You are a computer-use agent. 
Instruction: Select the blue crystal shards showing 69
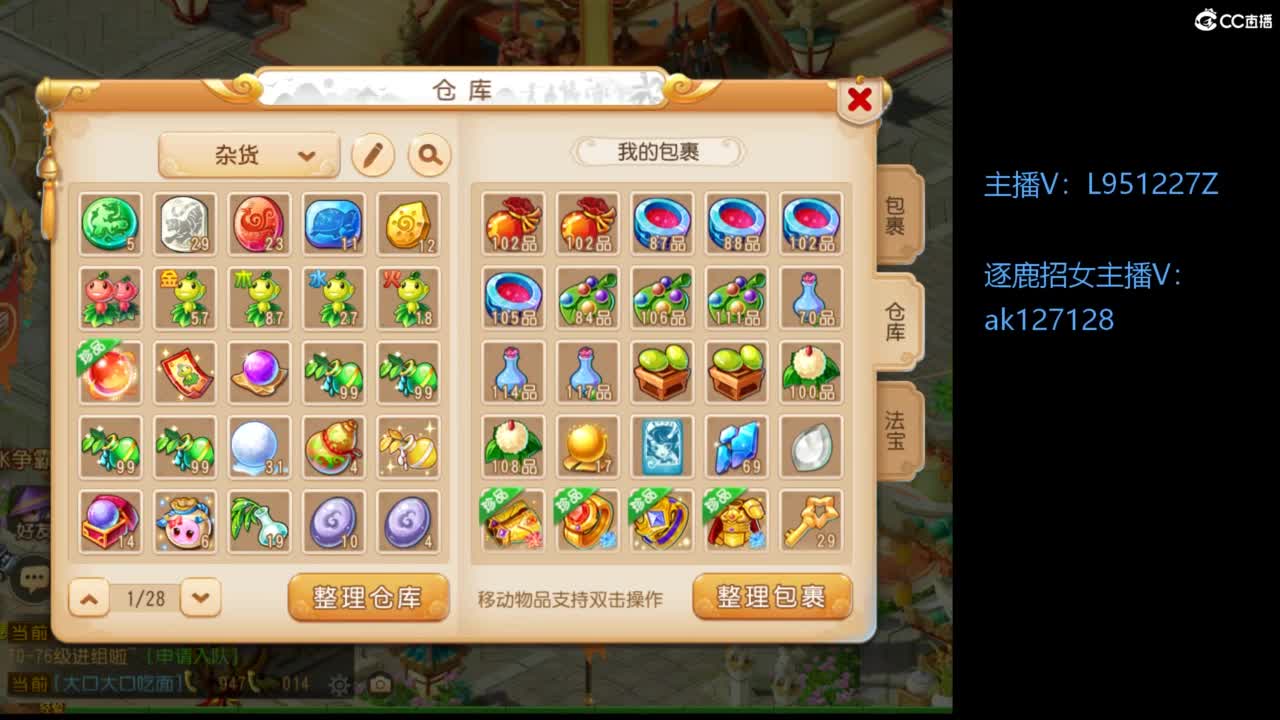click(x=735, y=445)
